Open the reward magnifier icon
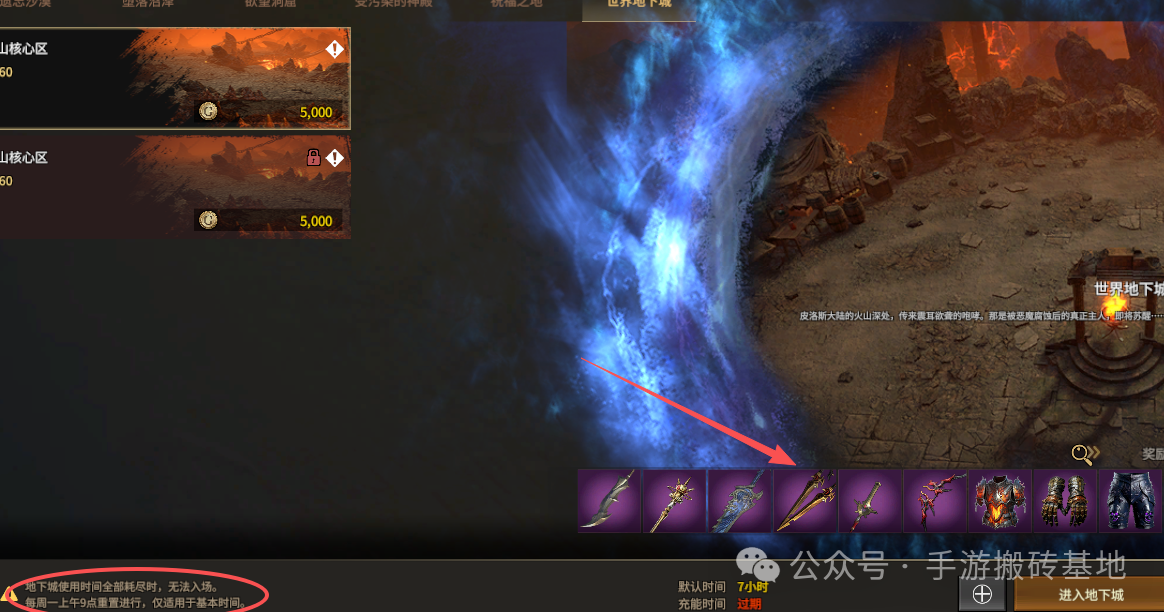The height and width of the screenshot is (612, 1164). 1082,455
